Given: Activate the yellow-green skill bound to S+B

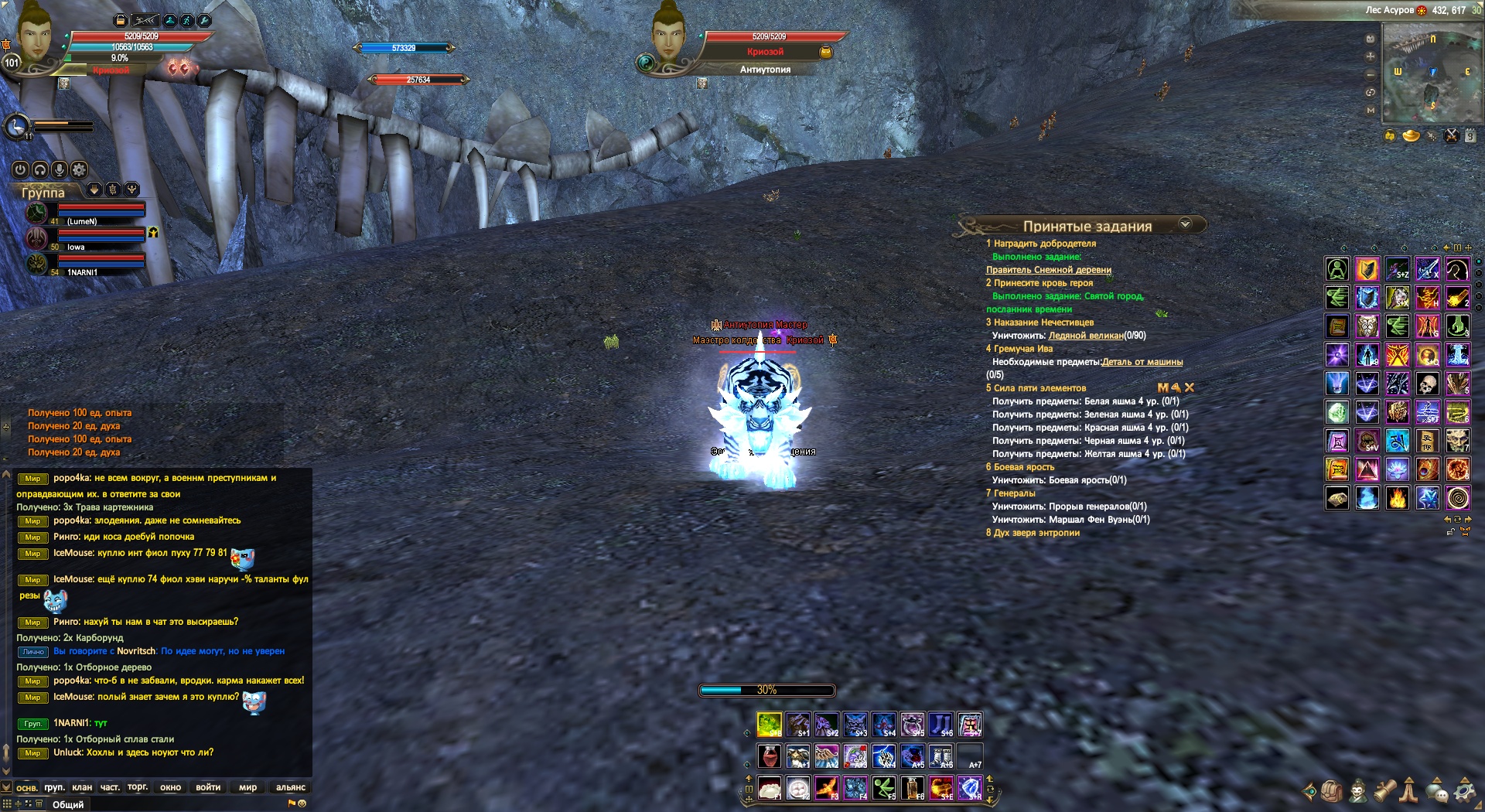Looking at the screenshot, I should click(769, 725).
